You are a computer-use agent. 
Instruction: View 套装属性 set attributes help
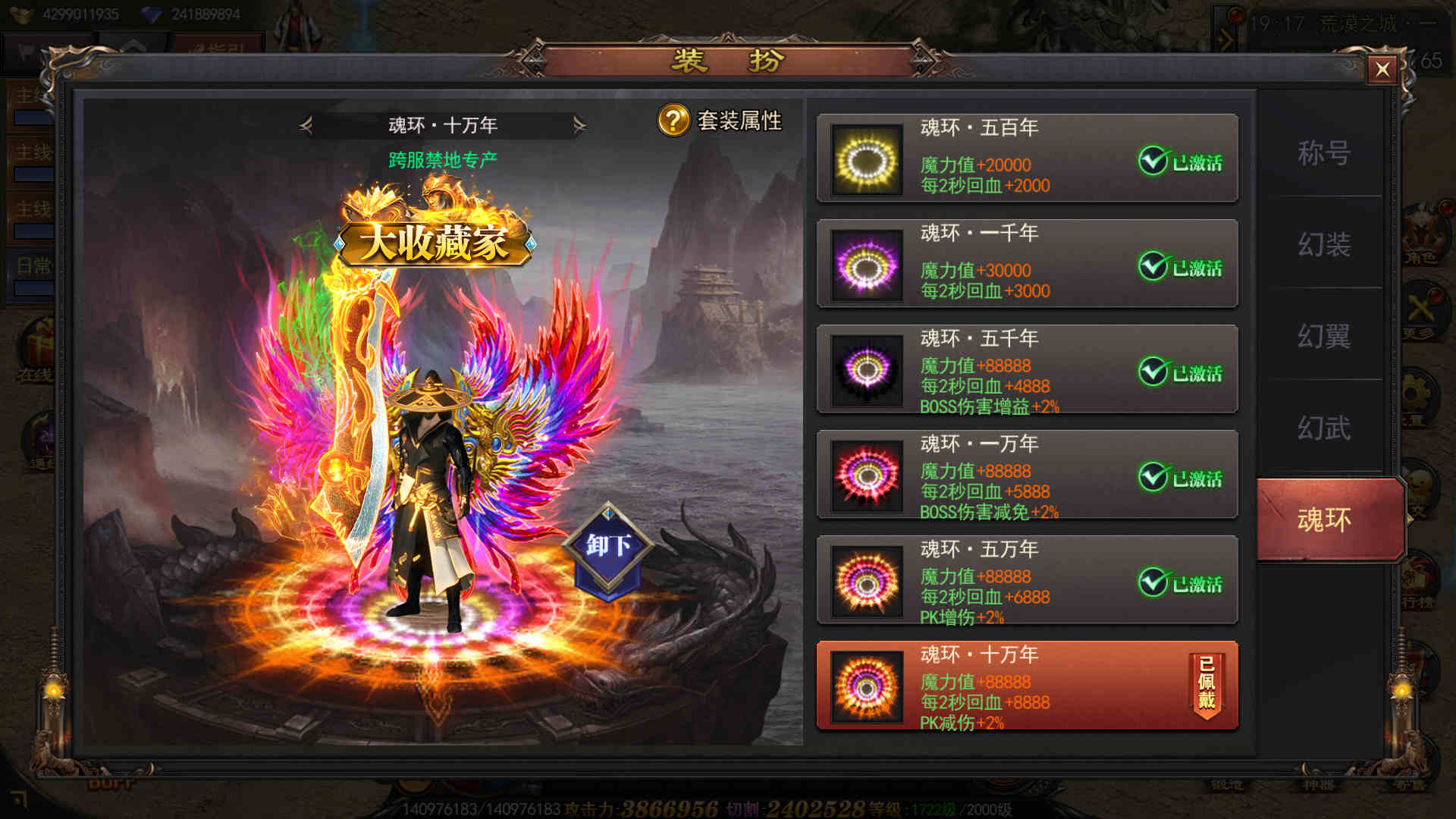719,121
